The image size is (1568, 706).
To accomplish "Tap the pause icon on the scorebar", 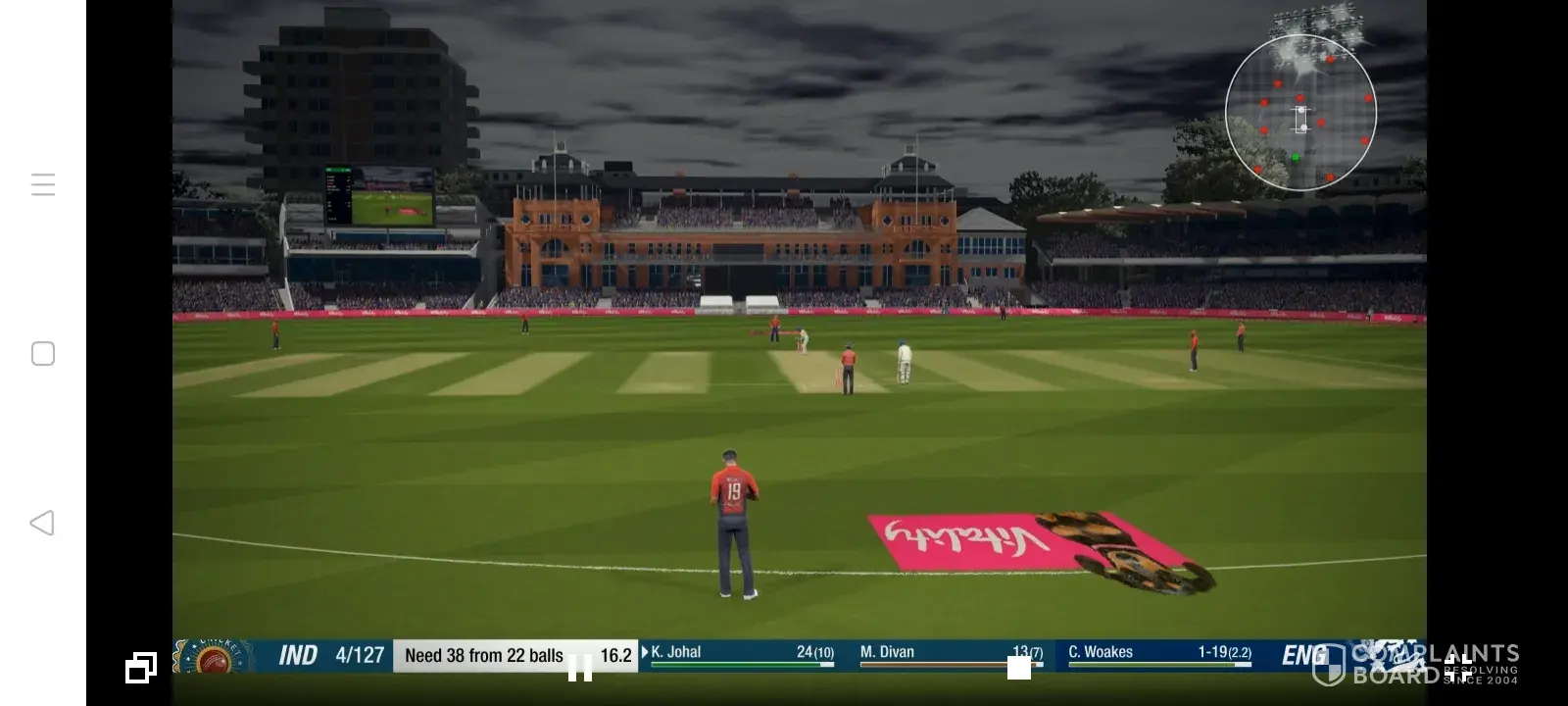I will pyautogui.click(x=580, y=669).
